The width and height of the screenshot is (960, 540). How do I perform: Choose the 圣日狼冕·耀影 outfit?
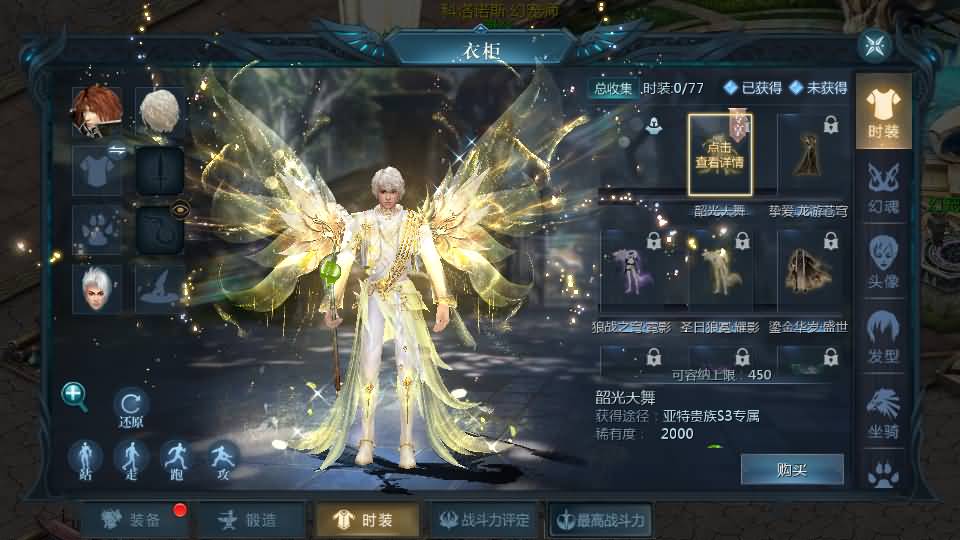720,268
